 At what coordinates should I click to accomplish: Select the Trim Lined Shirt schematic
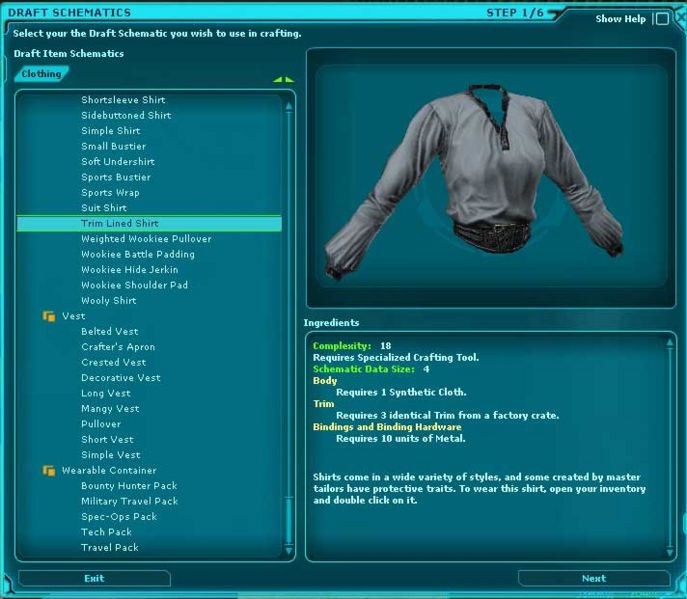click(119, 224)
